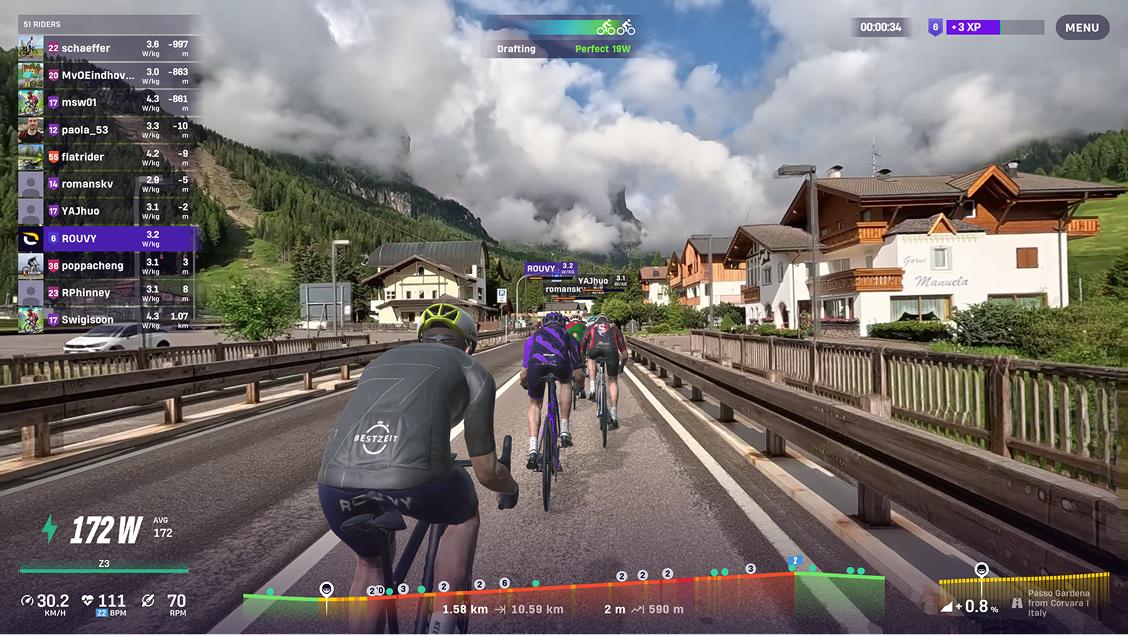
Task: Select rider schaeffer in the riders list
Action: 107,48
